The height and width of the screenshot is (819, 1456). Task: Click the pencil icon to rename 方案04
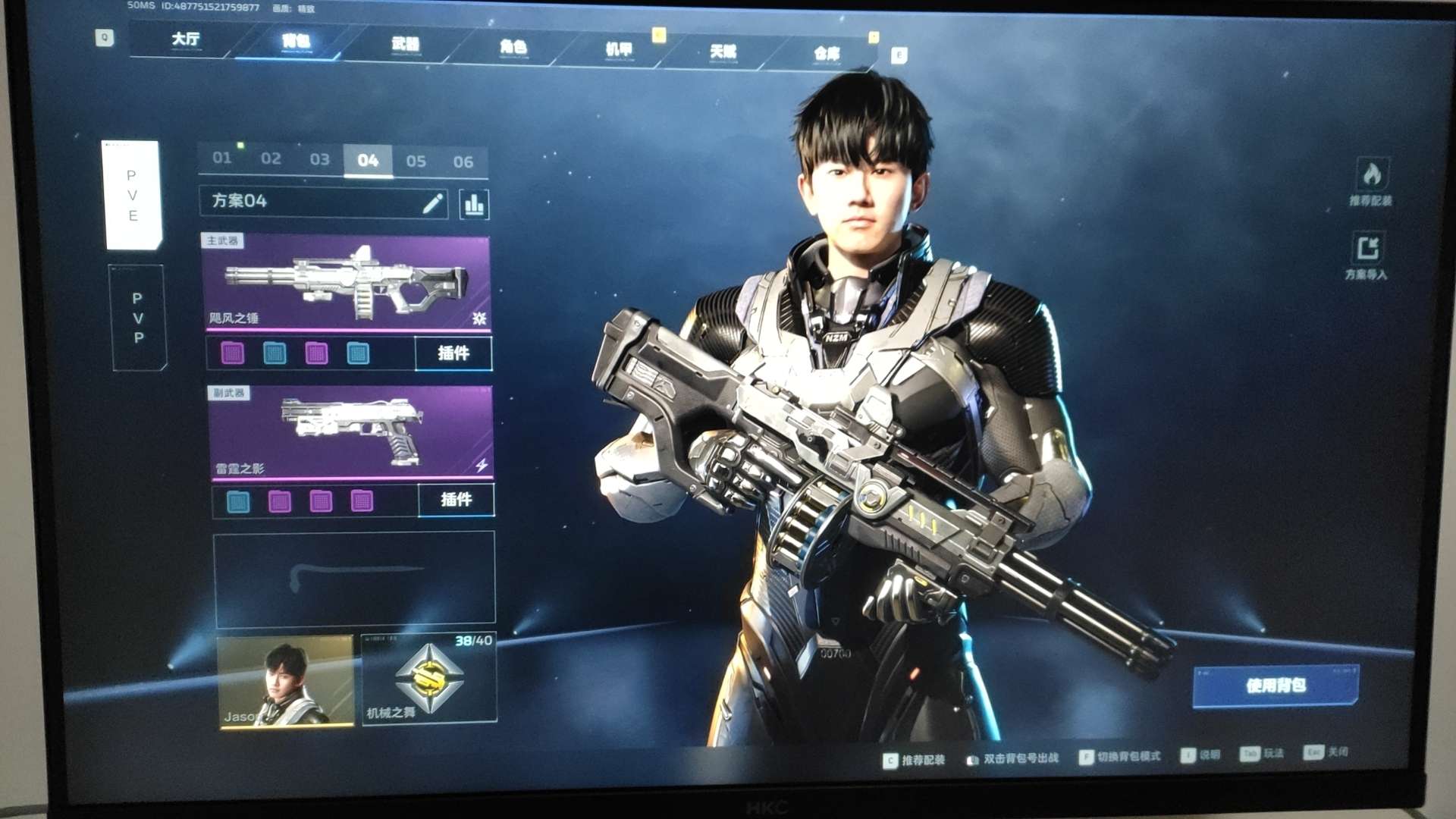click(x=432, y=203)
